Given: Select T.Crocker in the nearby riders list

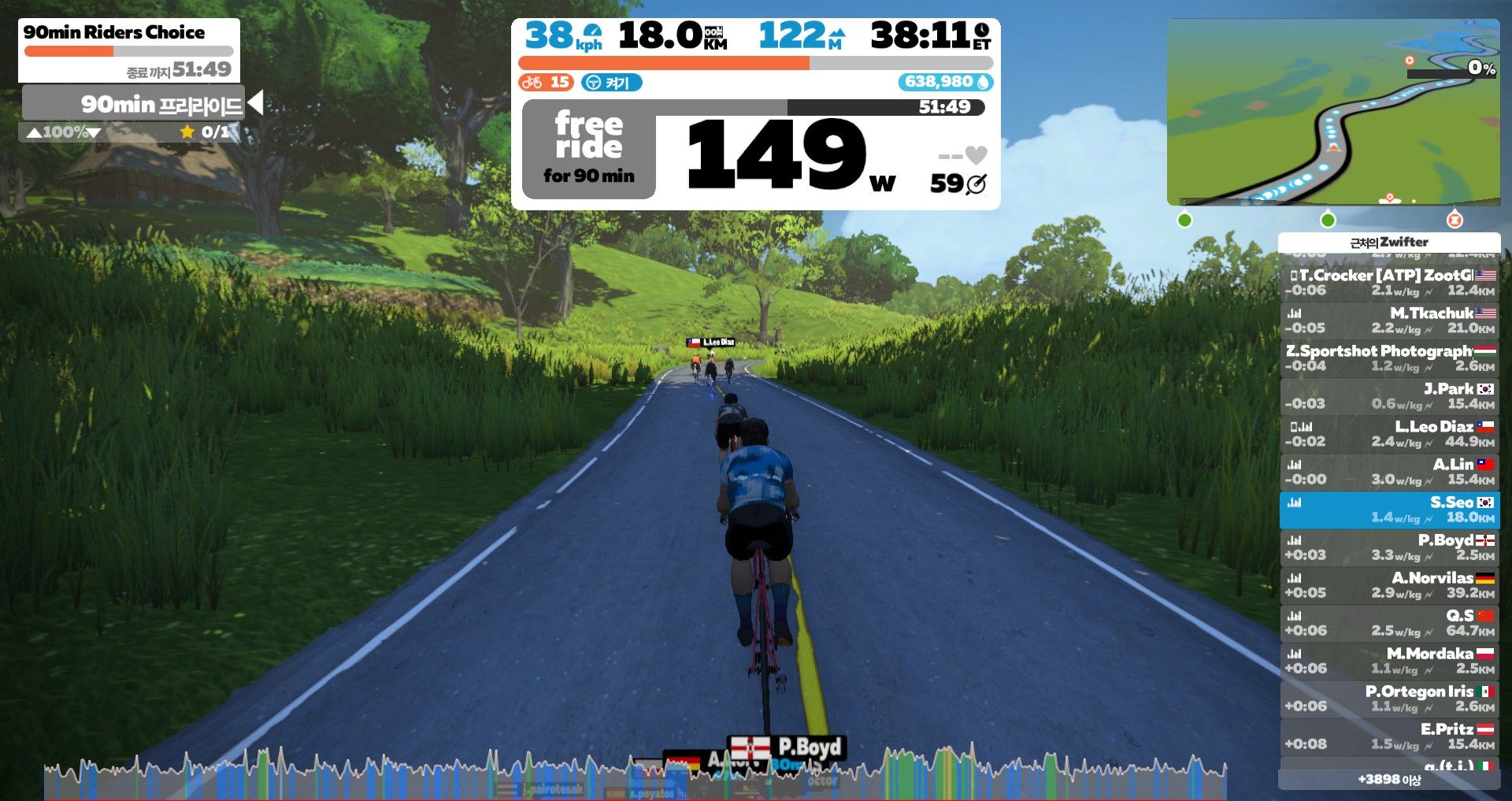Looking at the screenshot, I should click(1389, 283).
